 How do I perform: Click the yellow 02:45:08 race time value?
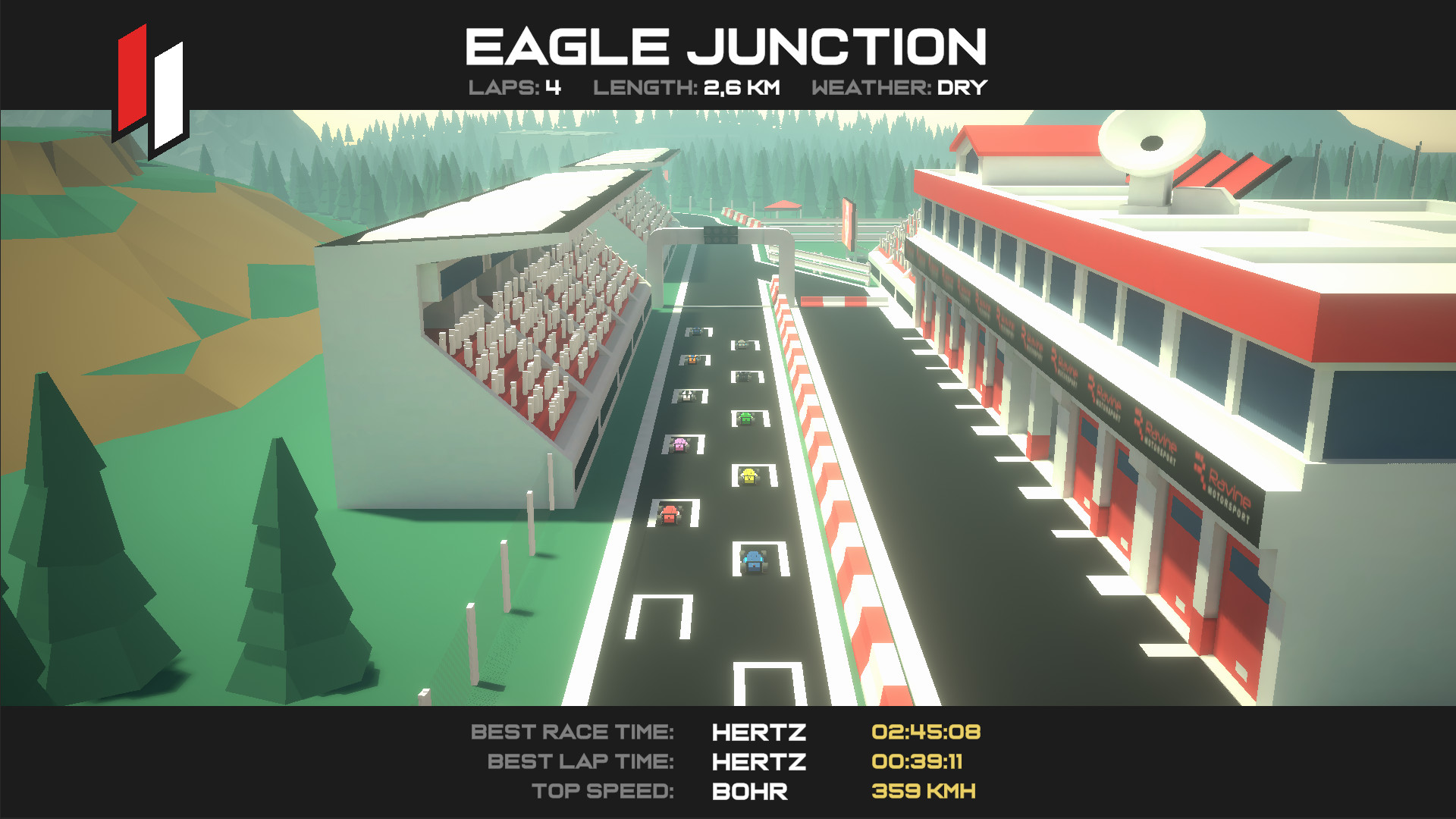coord(925,733)
